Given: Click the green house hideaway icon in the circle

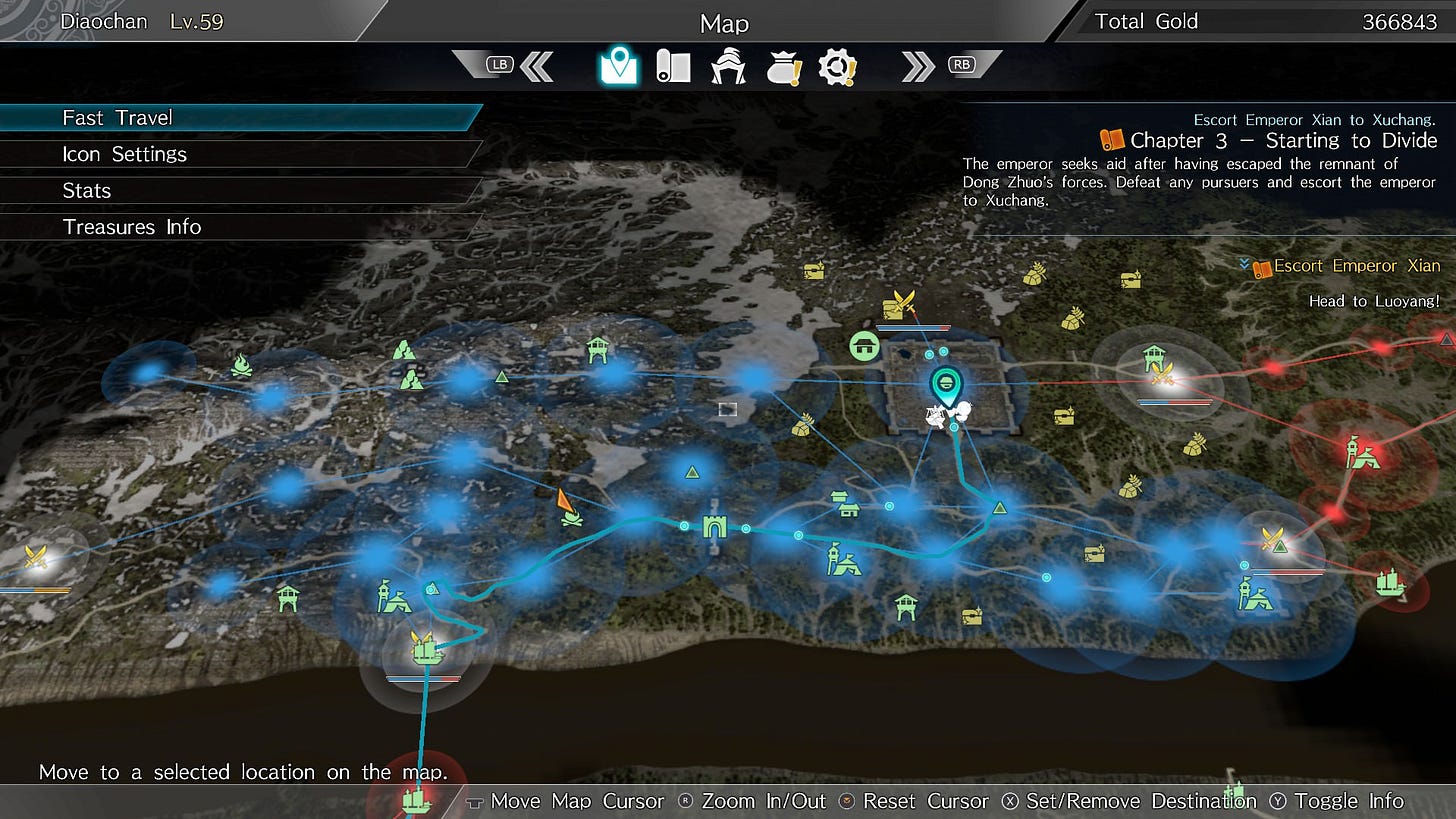Looking at the screenshot, I should tap(864, 347).
